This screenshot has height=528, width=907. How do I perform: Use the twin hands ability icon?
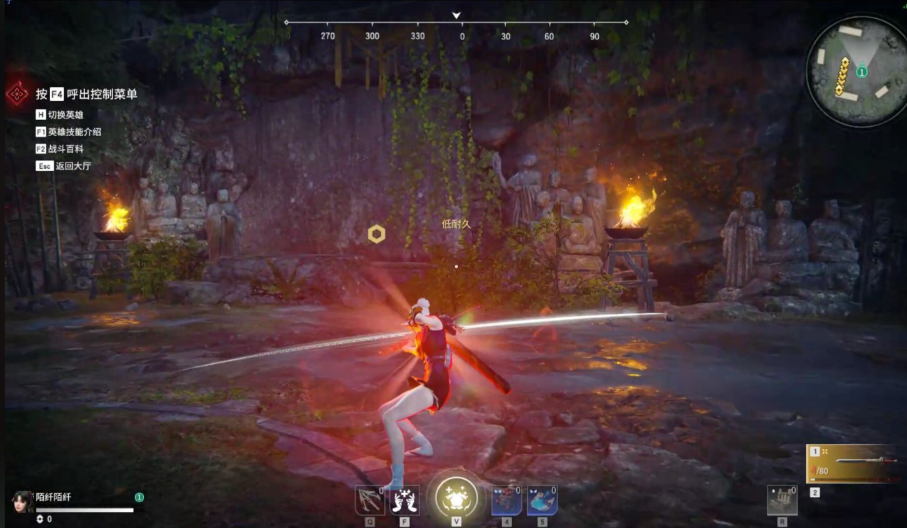405,500
